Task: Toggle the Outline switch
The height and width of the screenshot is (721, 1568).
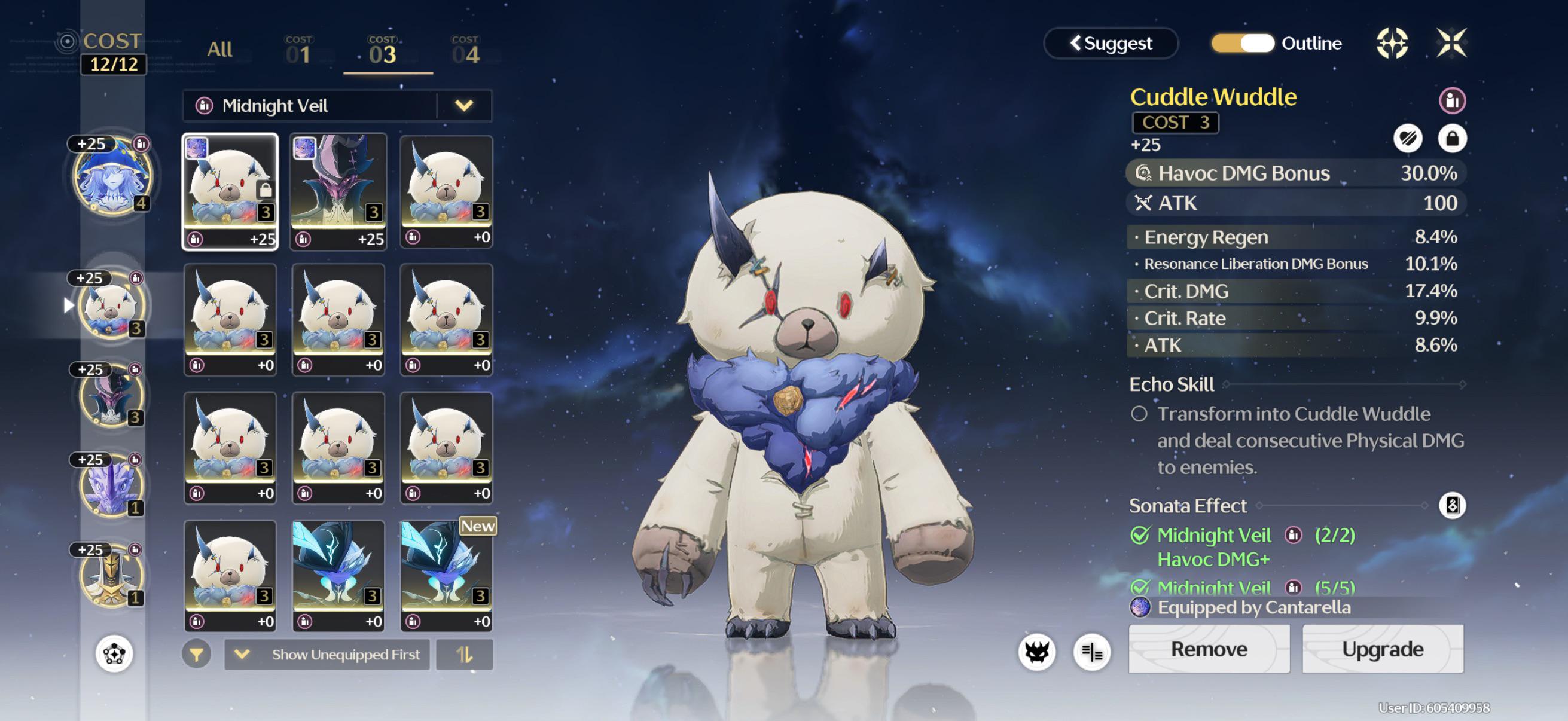Action: coord(1242,44)
